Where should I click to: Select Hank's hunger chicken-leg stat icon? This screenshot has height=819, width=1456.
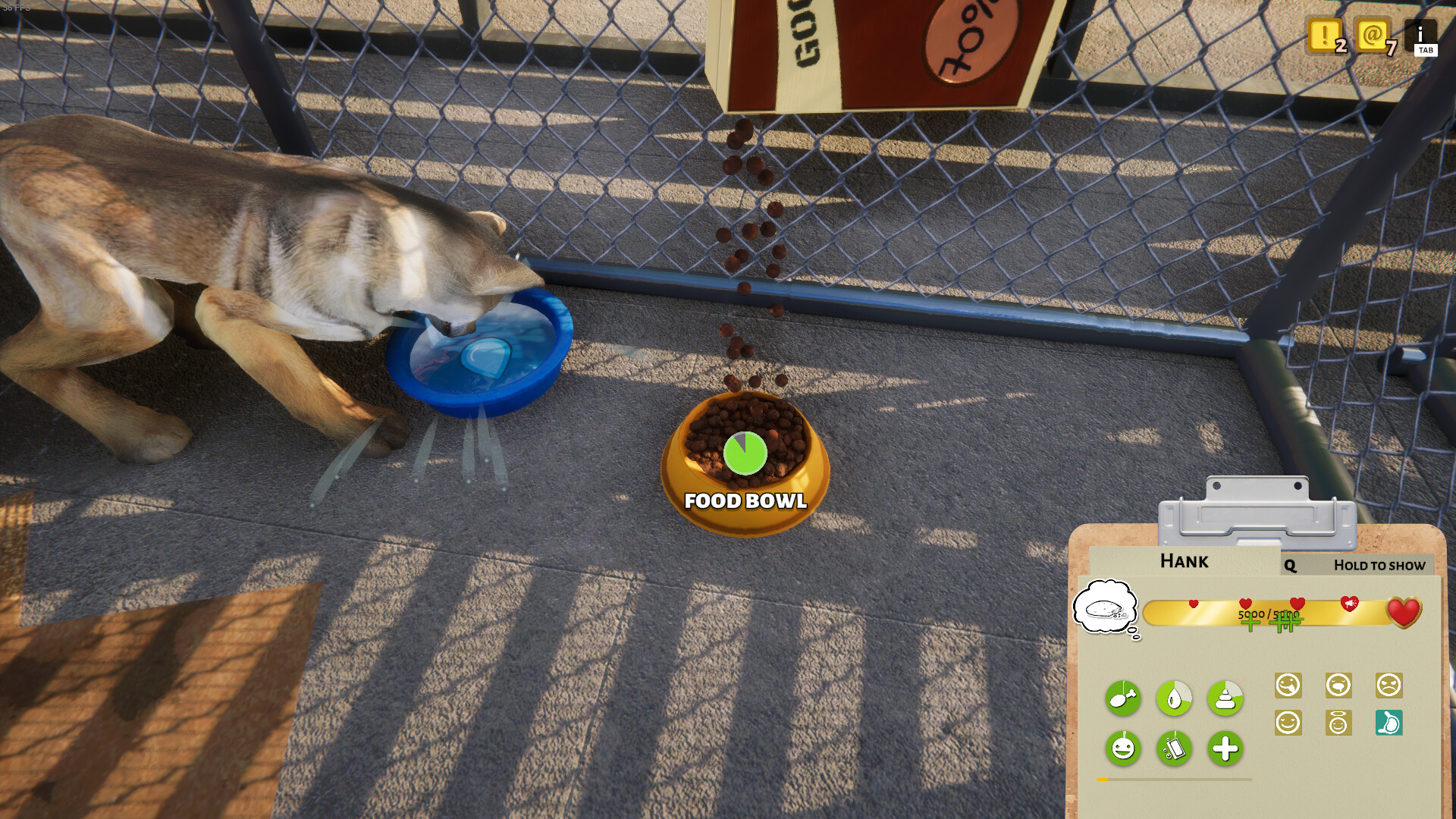(x=1122, y=698)
